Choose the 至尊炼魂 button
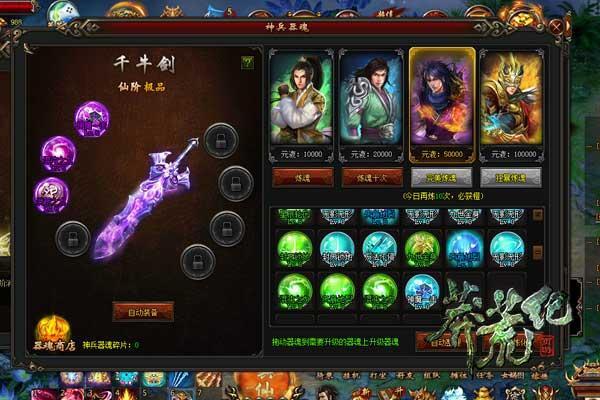Screen dimensions: 600x400 511,176
